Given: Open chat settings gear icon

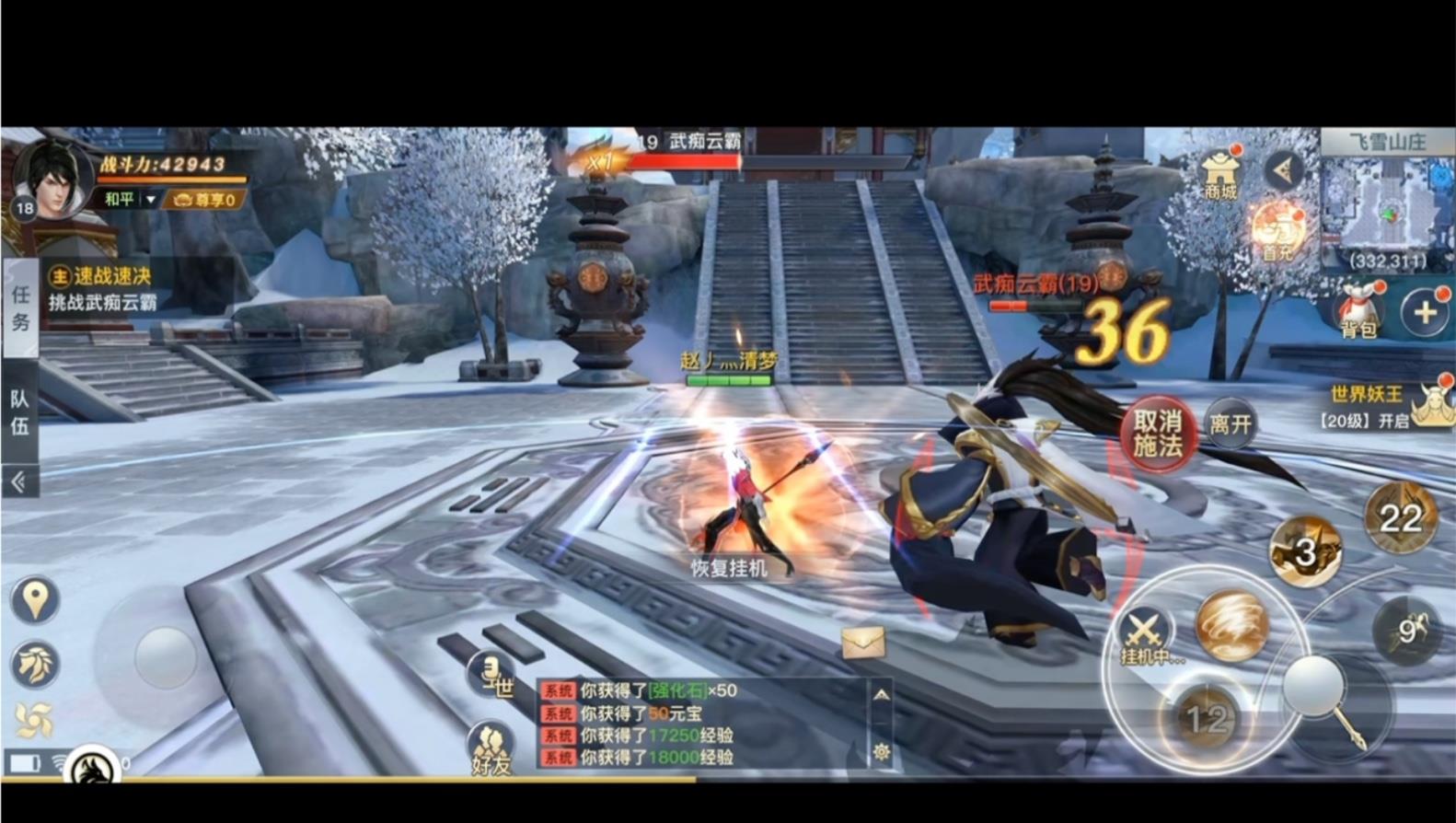Looking at the screenshot, I should coord(881,752).
